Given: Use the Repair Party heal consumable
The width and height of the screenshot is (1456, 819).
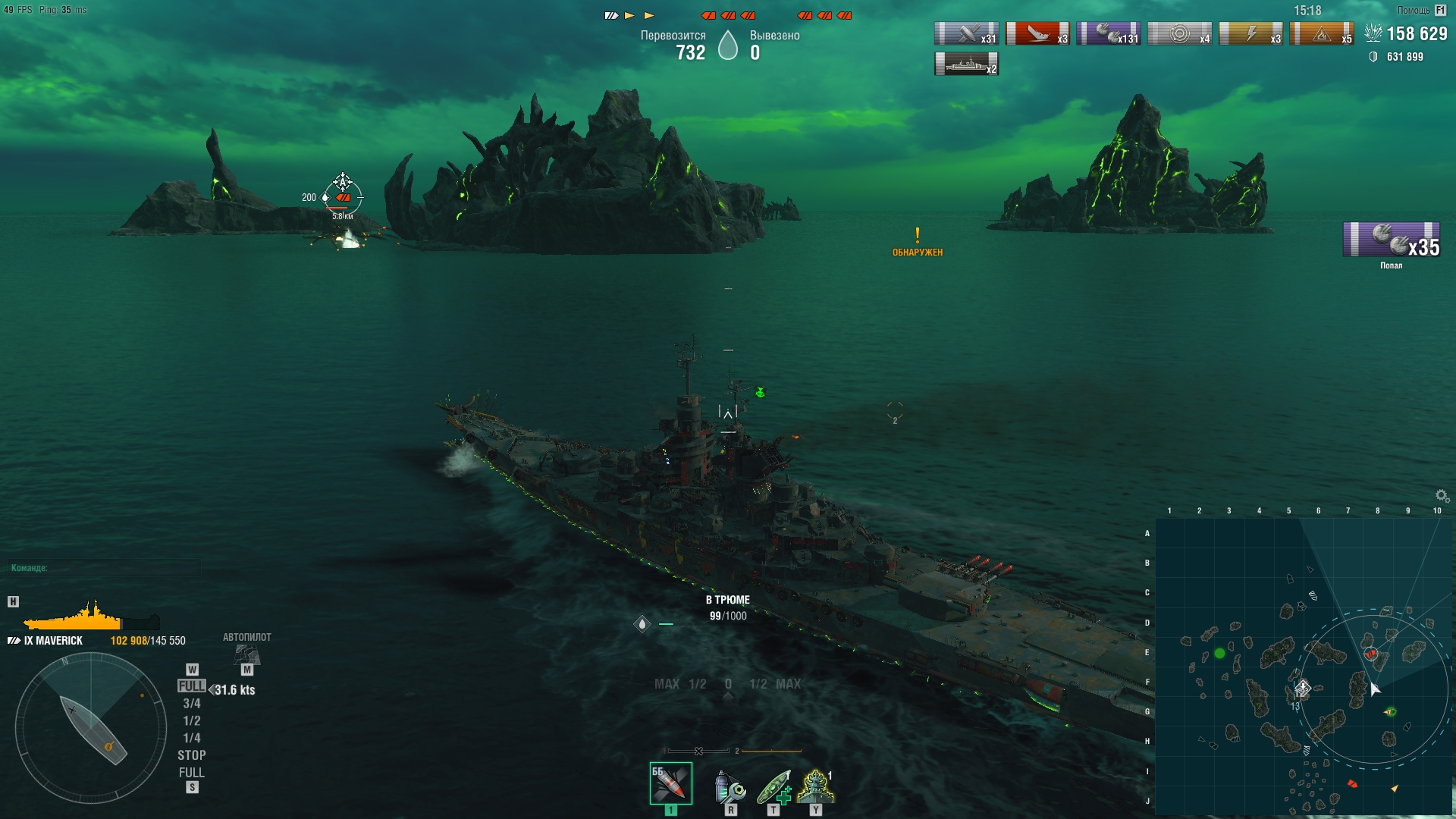Looking at the screenshot, I should click(773, 787).
